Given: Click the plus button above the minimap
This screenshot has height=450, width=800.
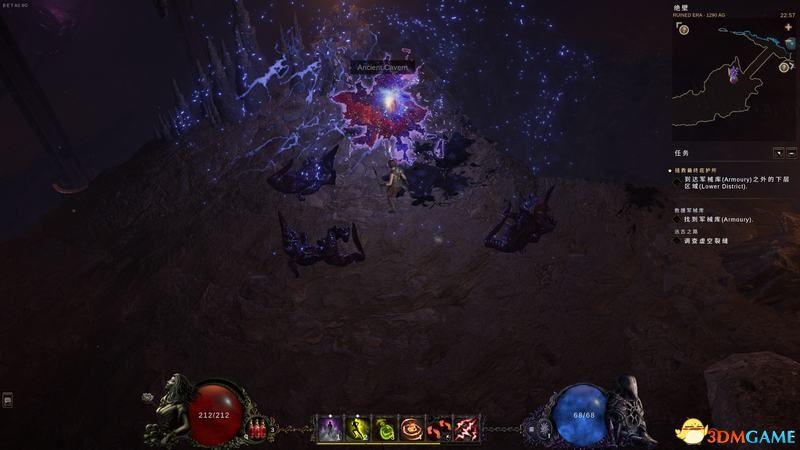Looking at the screenshot, I should tap(789, 27).
